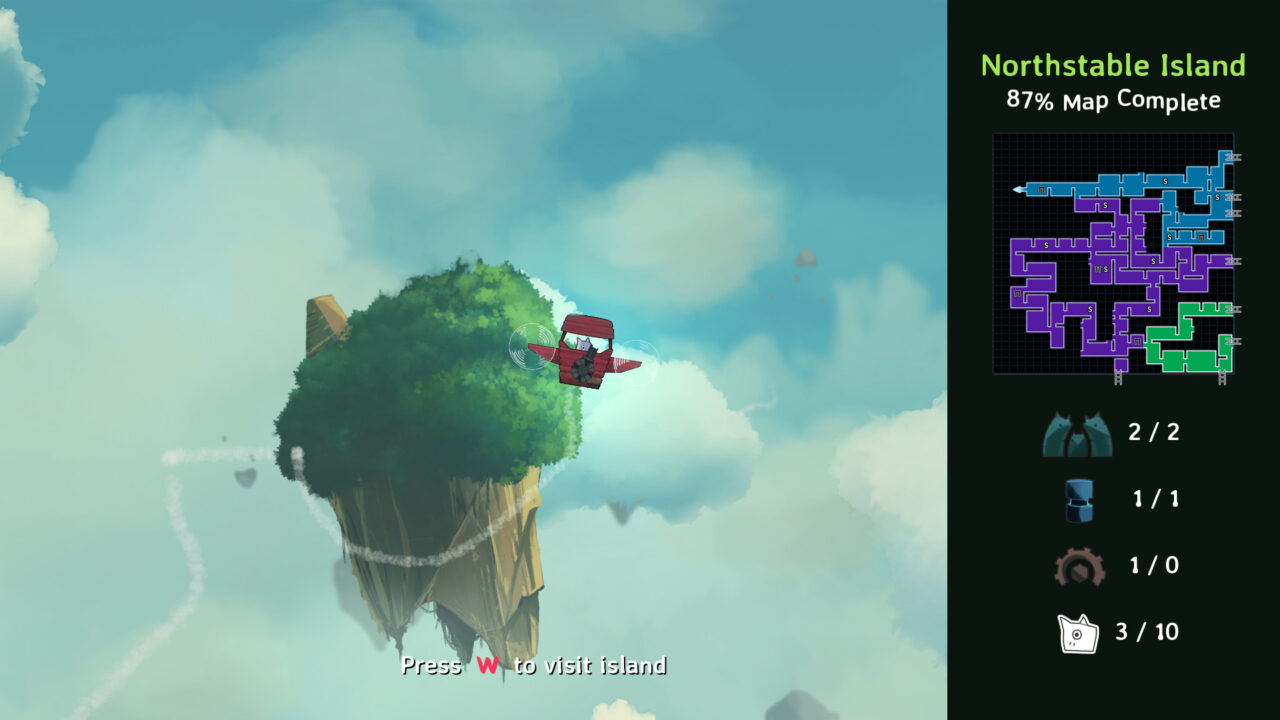Image resolution: width=1280 pixels, height=720 pixels.
Task: Click the red W key icon in the prompt
Action: coord(488,664)
